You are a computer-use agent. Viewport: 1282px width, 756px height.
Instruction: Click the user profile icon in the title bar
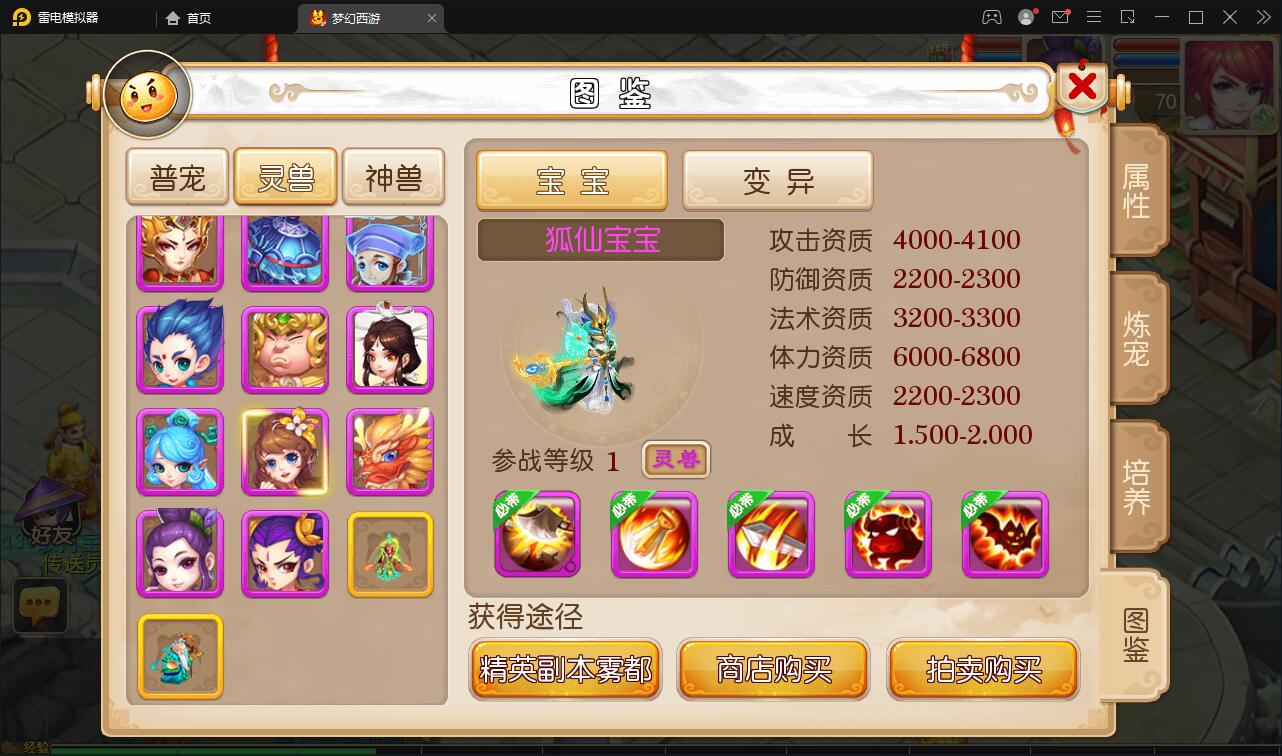(x=1025, y=17)
